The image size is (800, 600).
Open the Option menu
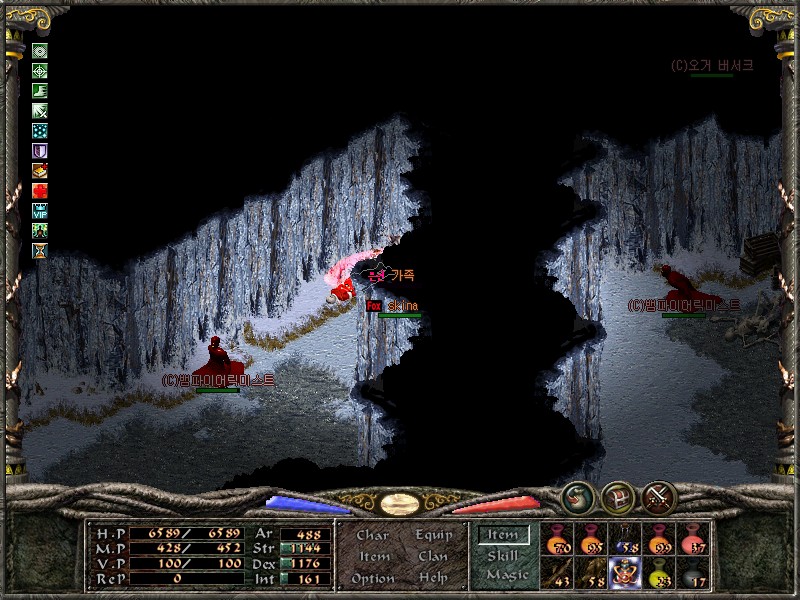pos(372,578)
